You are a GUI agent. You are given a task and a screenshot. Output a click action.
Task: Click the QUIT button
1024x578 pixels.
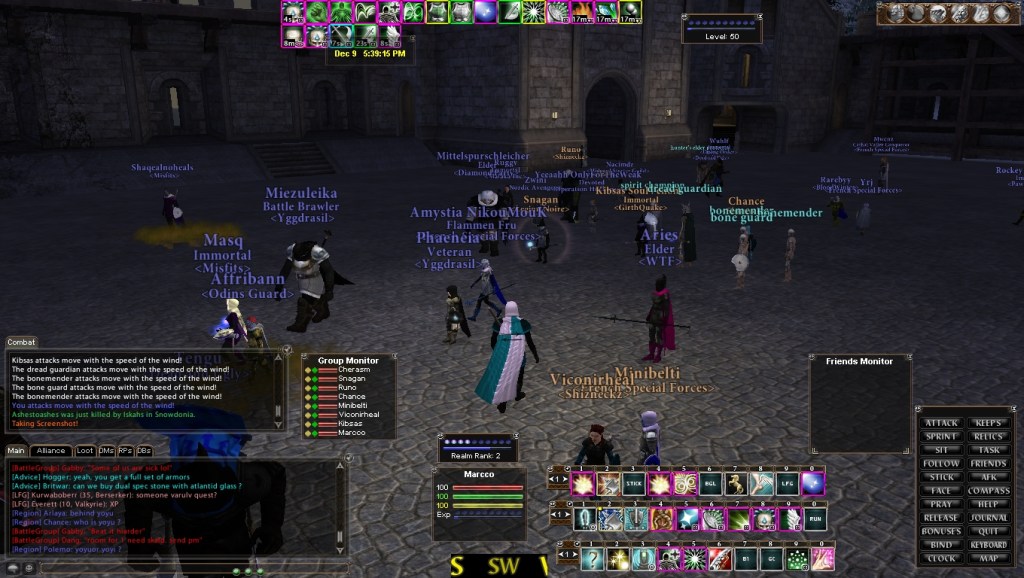click(x=988, y=531)
